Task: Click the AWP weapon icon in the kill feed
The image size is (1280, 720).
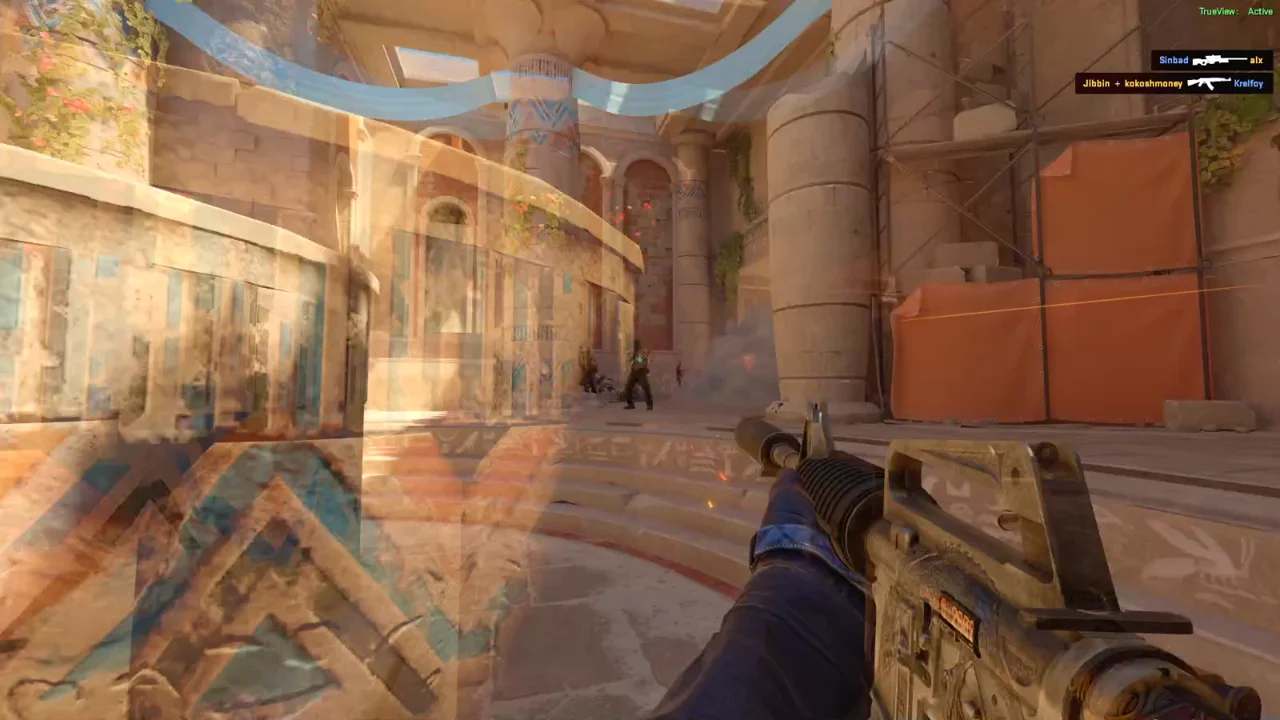Action: point(1218,60)
